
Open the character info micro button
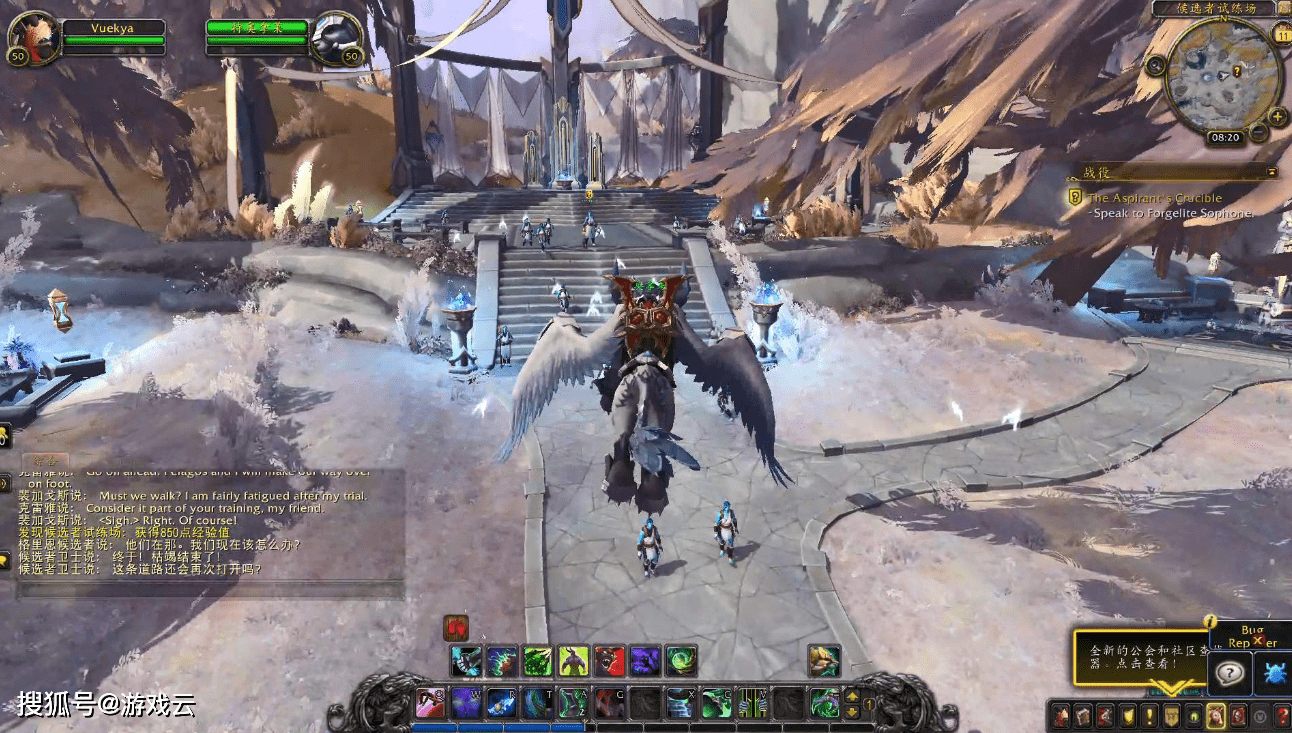tap(1061, 716)
